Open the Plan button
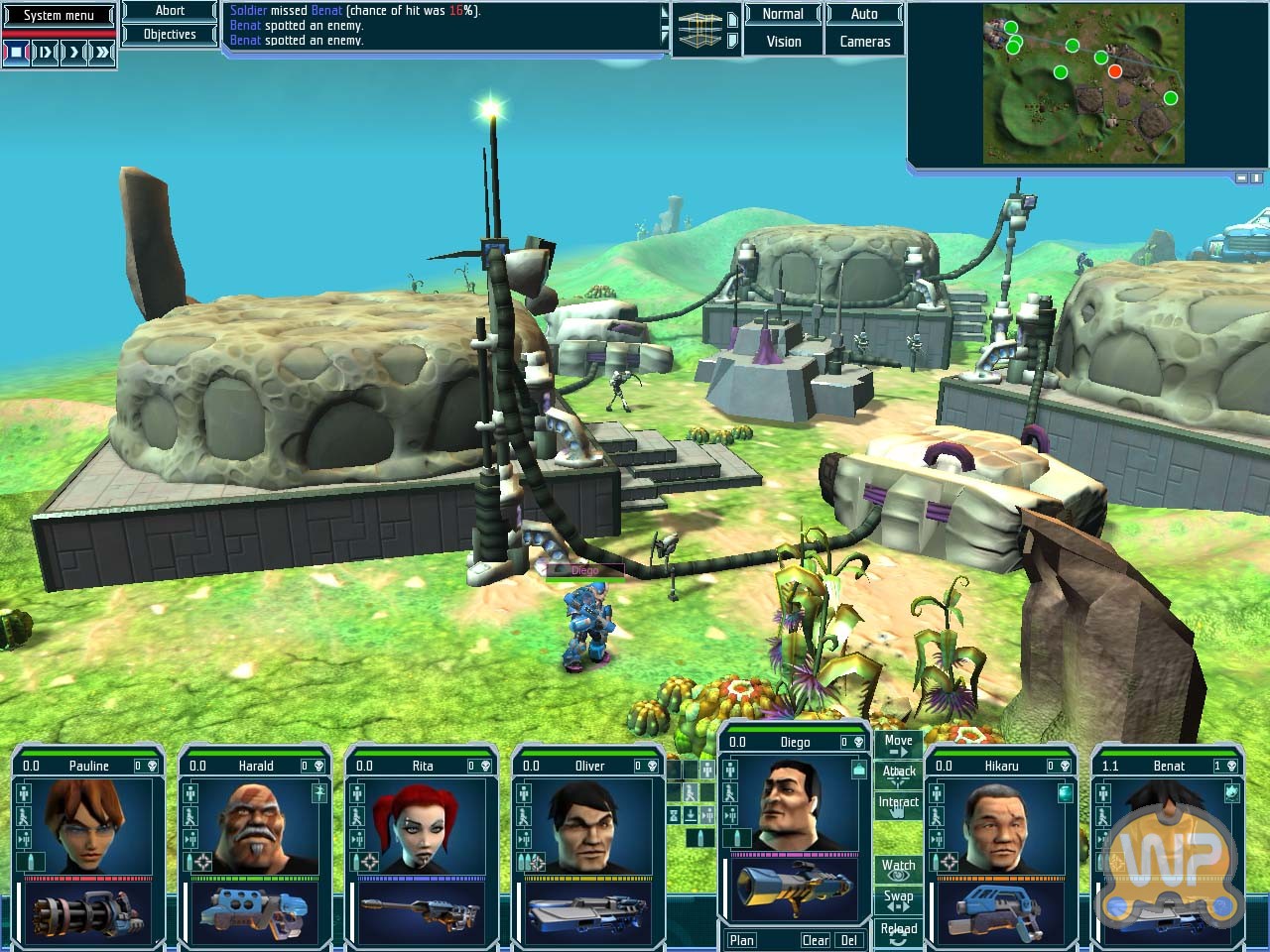 pos(742,940)
